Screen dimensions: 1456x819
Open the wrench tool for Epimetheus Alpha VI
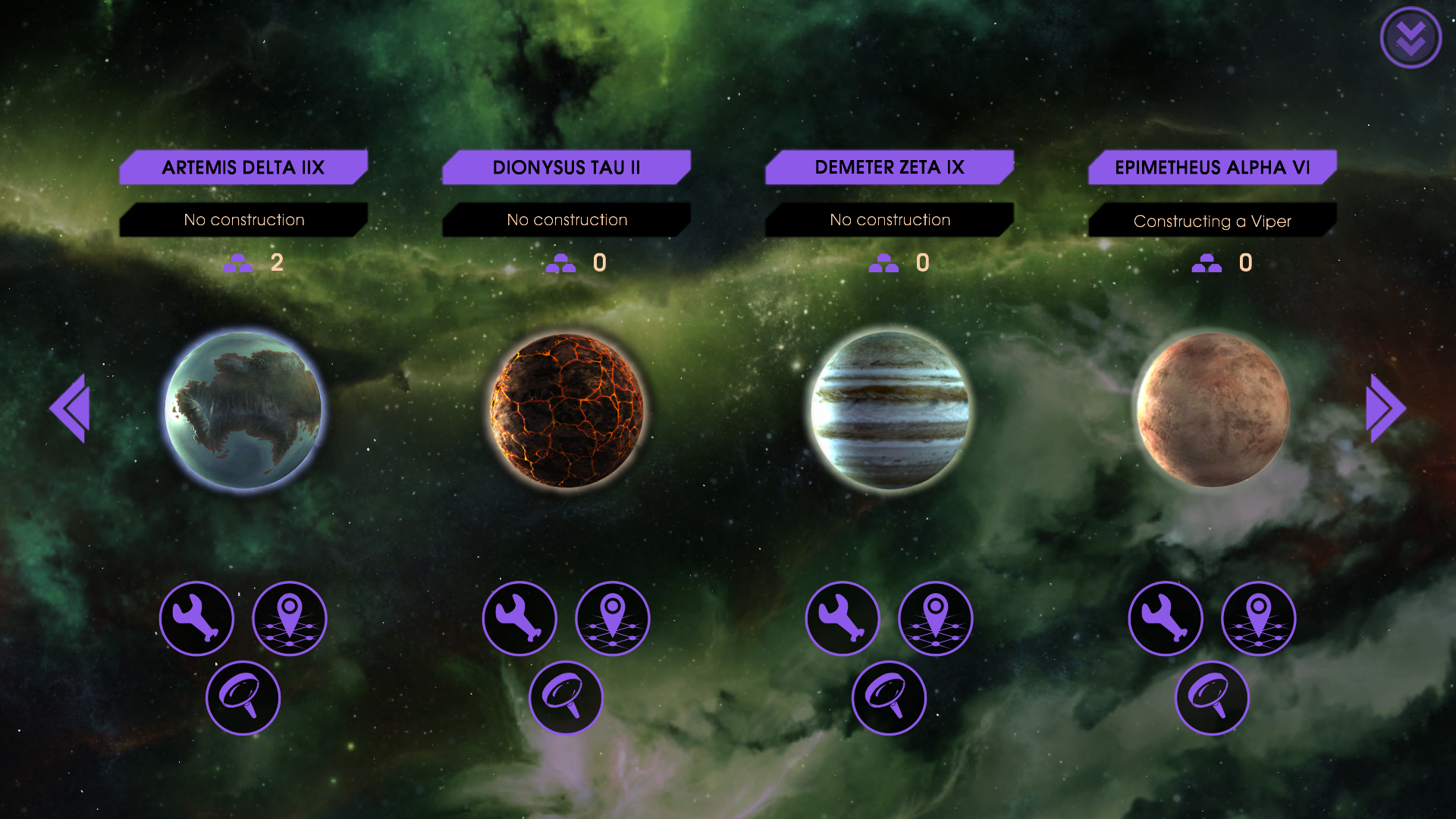pos(1166,618)
